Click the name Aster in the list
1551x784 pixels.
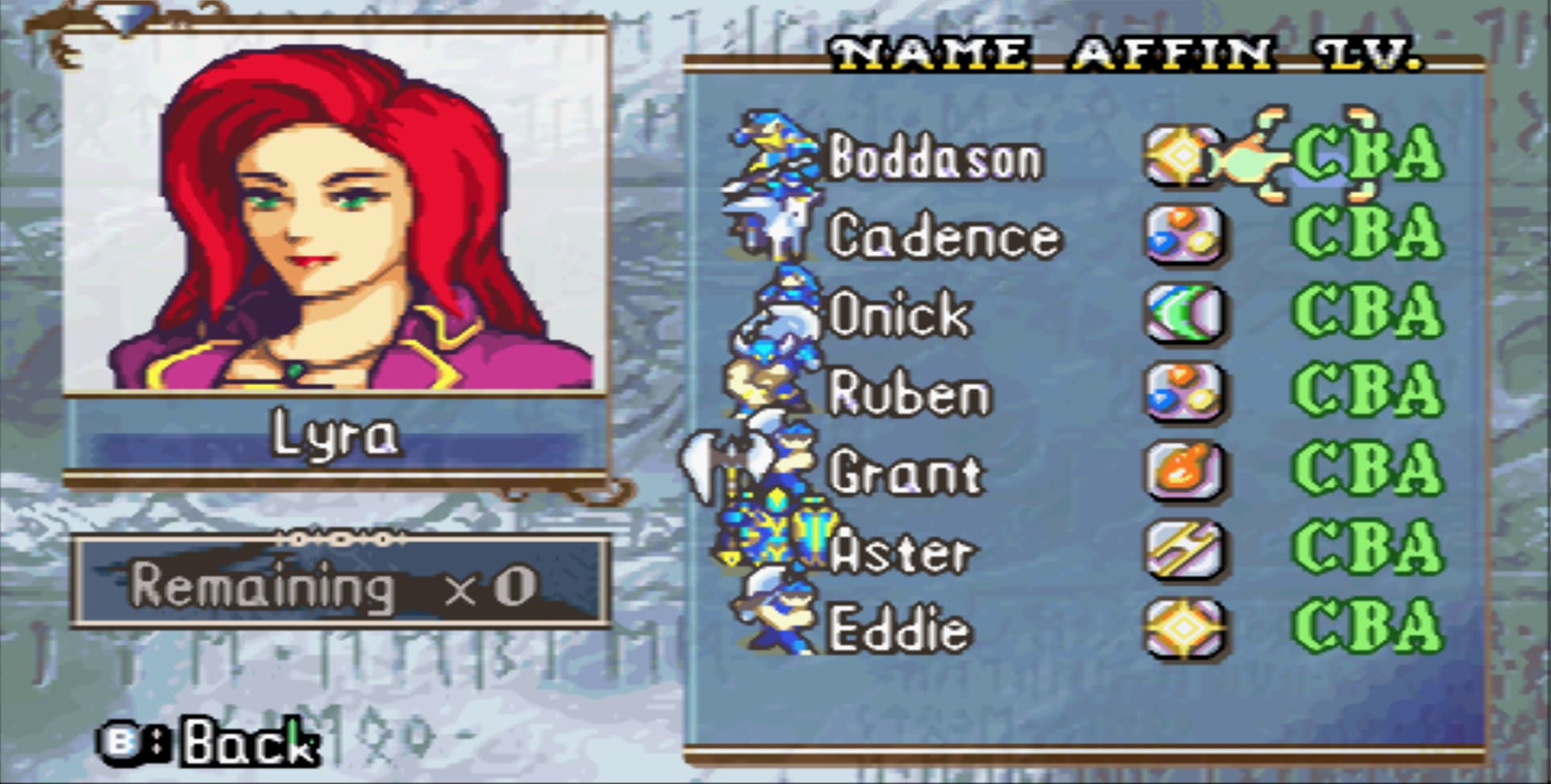[x=905, y=551]
